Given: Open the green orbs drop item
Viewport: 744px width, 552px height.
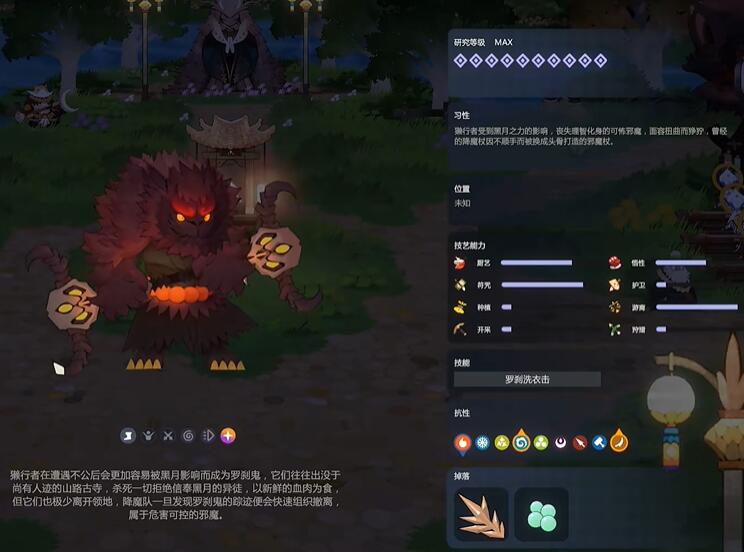Looking at the screenshot, I should click(x=541, y=514).
